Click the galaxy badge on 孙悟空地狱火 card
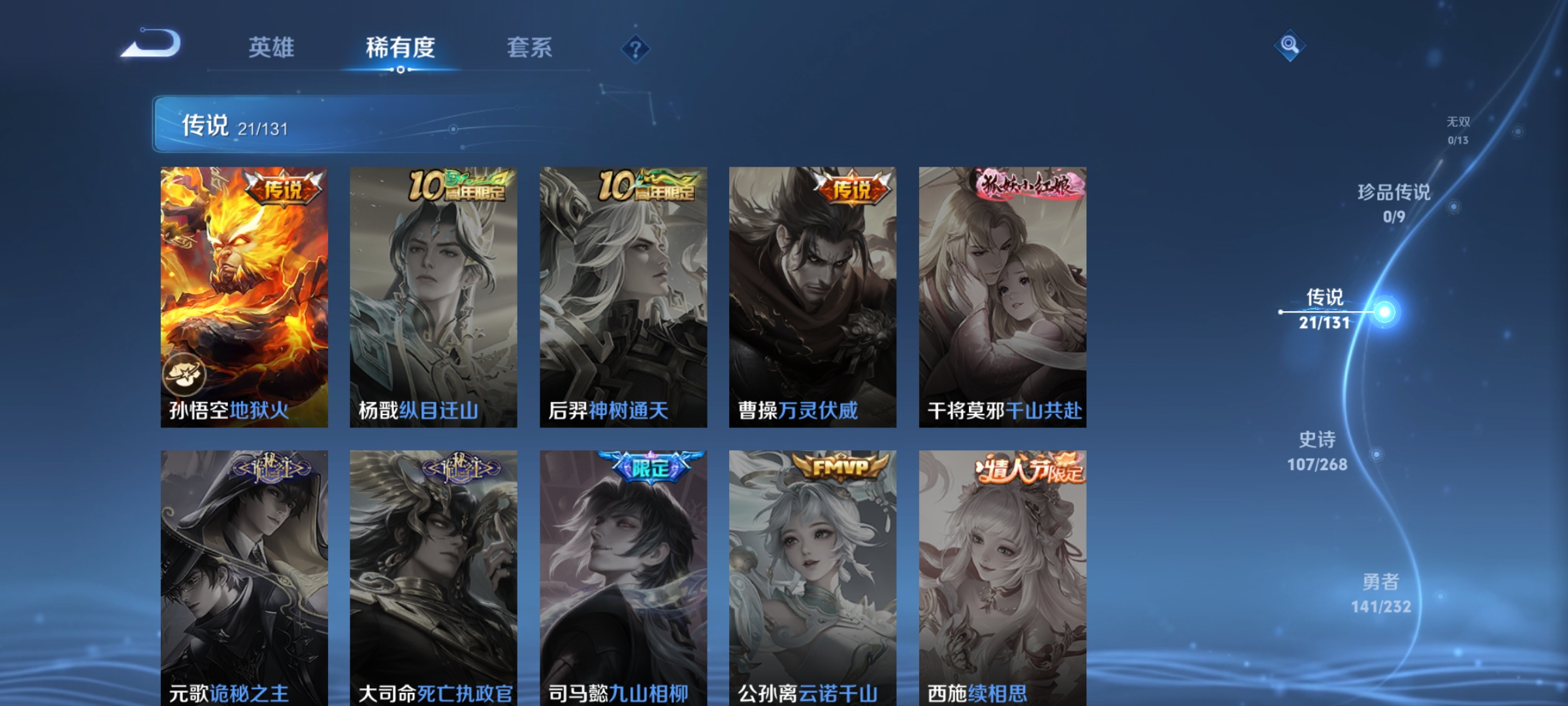1568x706 pixels. [185, 374]
